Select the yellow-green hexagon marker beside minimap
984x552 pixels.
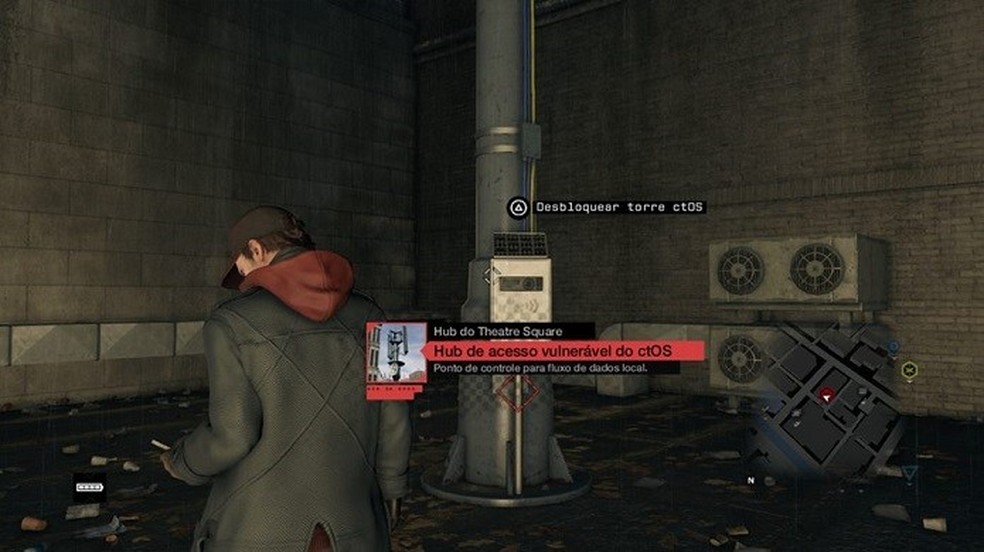coord(909,370)
